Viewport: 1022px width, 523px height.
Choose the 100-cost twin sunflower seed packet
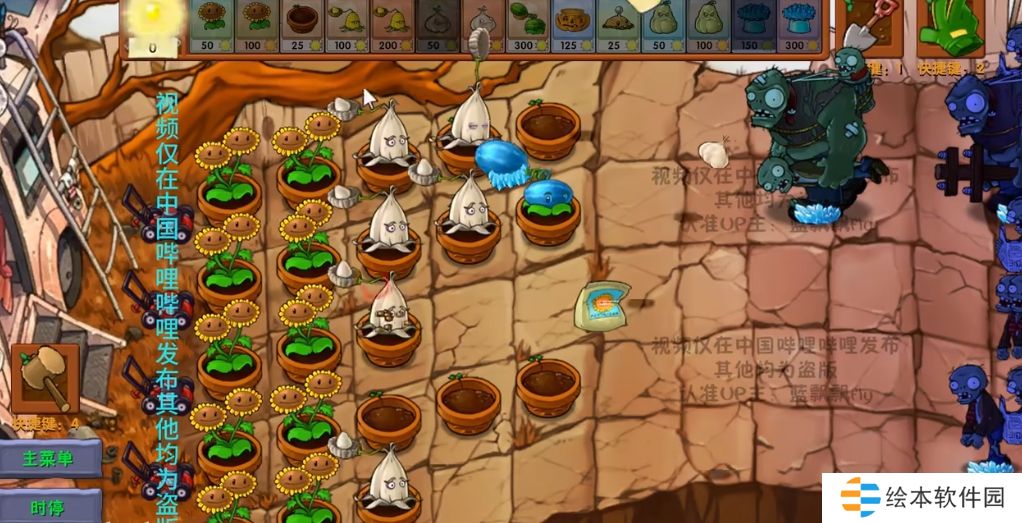pyautogui.click(x=254, y=26)
